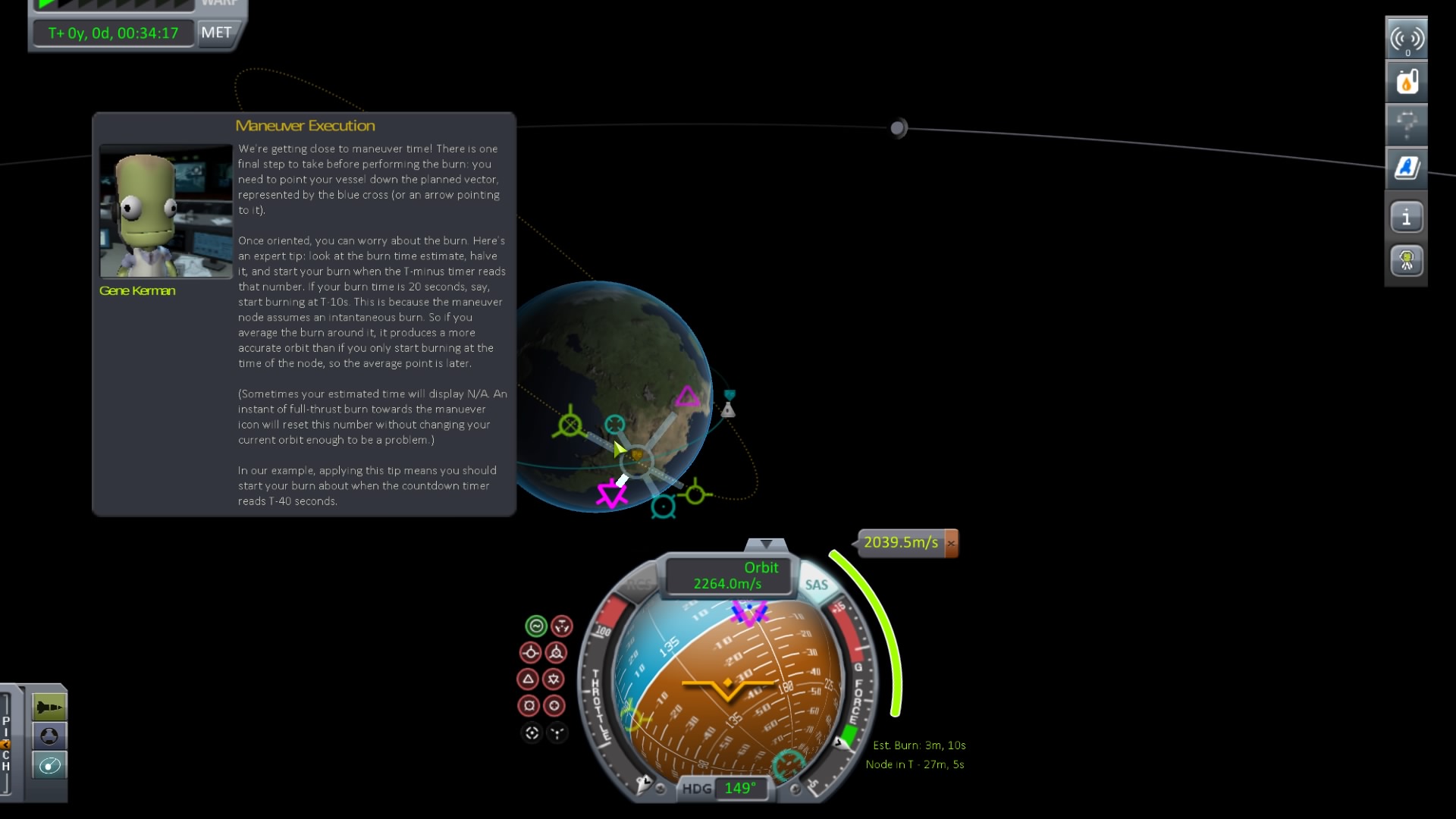Dismiss the 2039.5m/s maneuver readout
1456x819 pixels.
click(x=952, y=543)
